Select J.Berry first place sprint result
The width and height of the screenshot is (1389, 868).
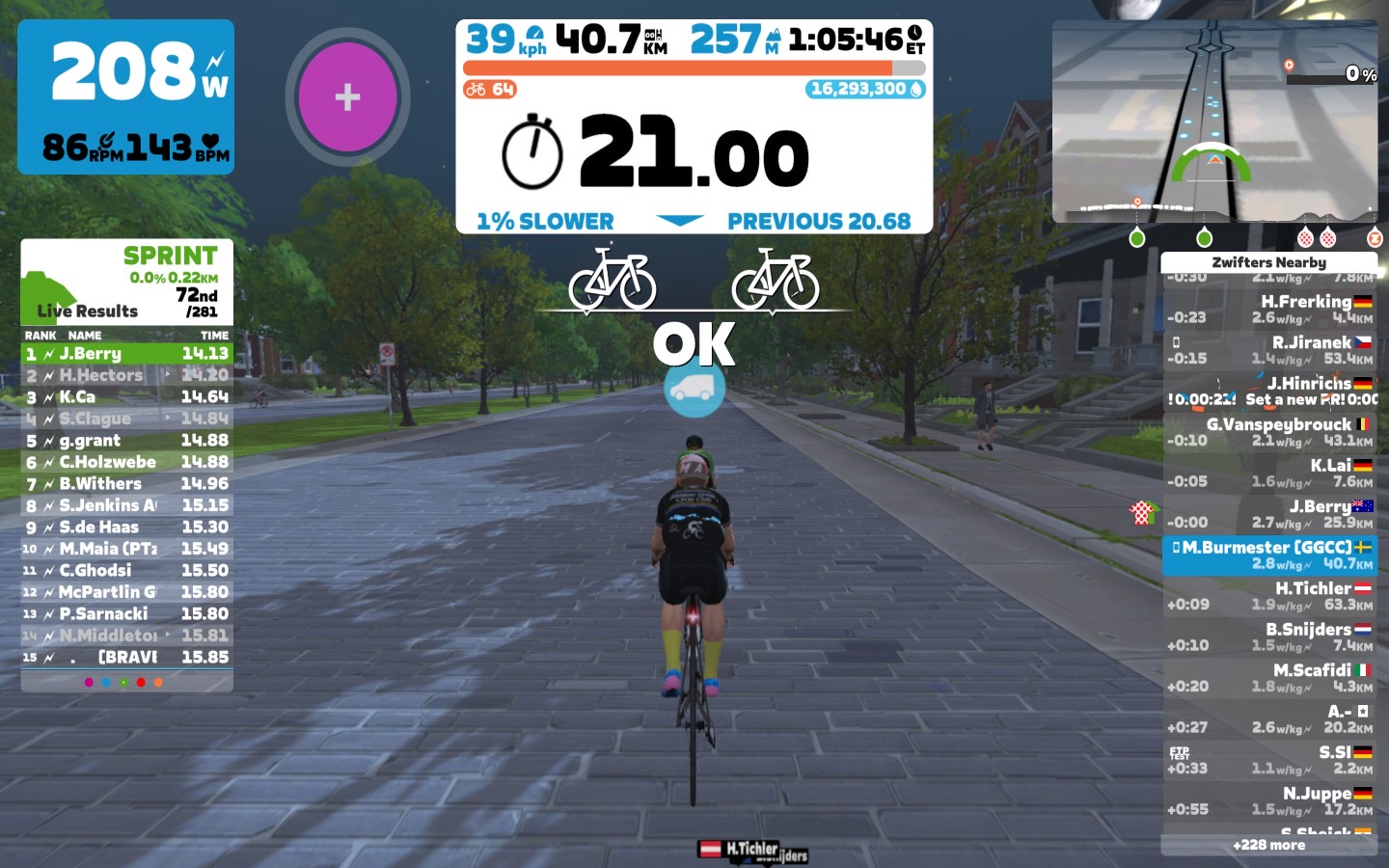click(126, 354)
